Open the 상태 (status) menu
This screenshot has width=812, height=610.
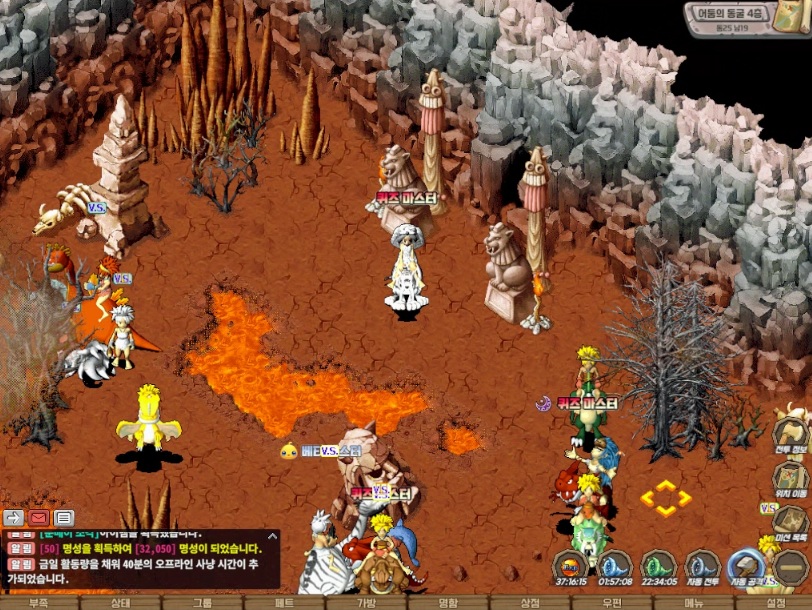pos(120,603)
